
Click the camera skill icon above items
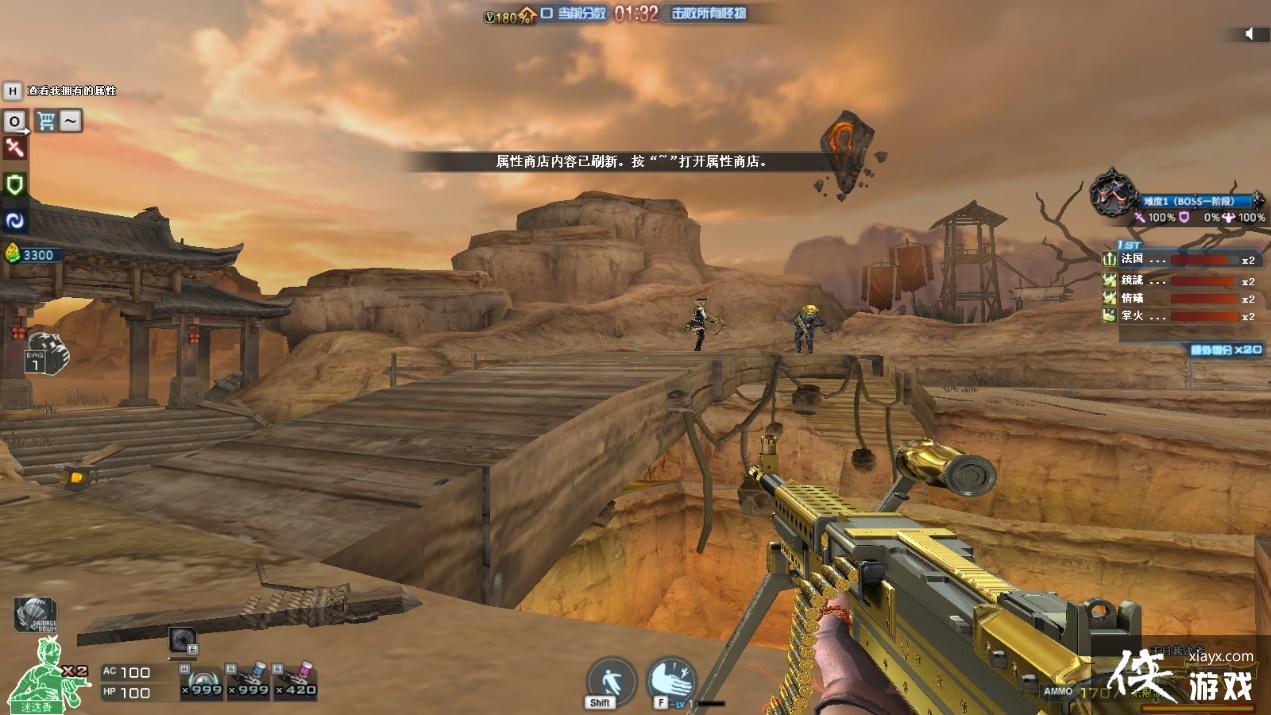pyautogui.click(x=183, y=639)
